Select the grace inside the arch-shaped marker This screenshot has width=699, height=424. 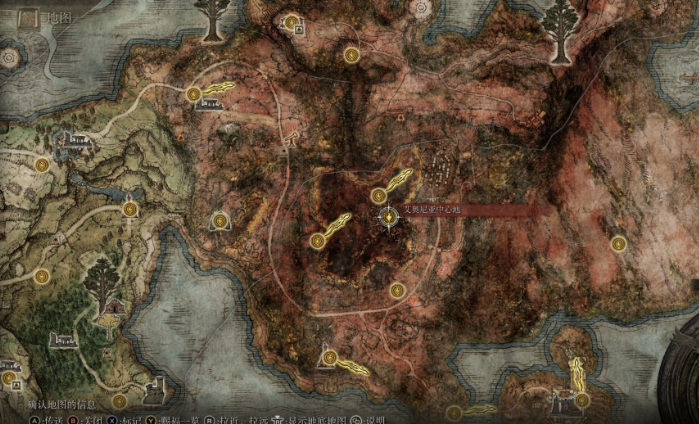tap(219, 221)
